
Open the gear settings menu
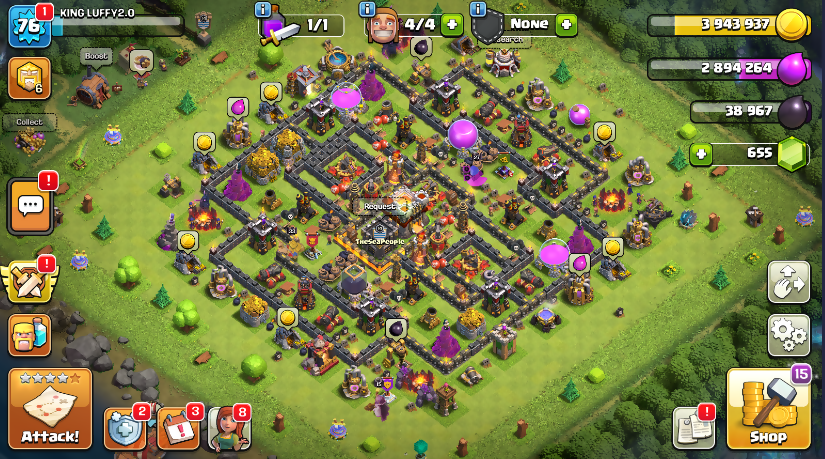tap(788, 335)
